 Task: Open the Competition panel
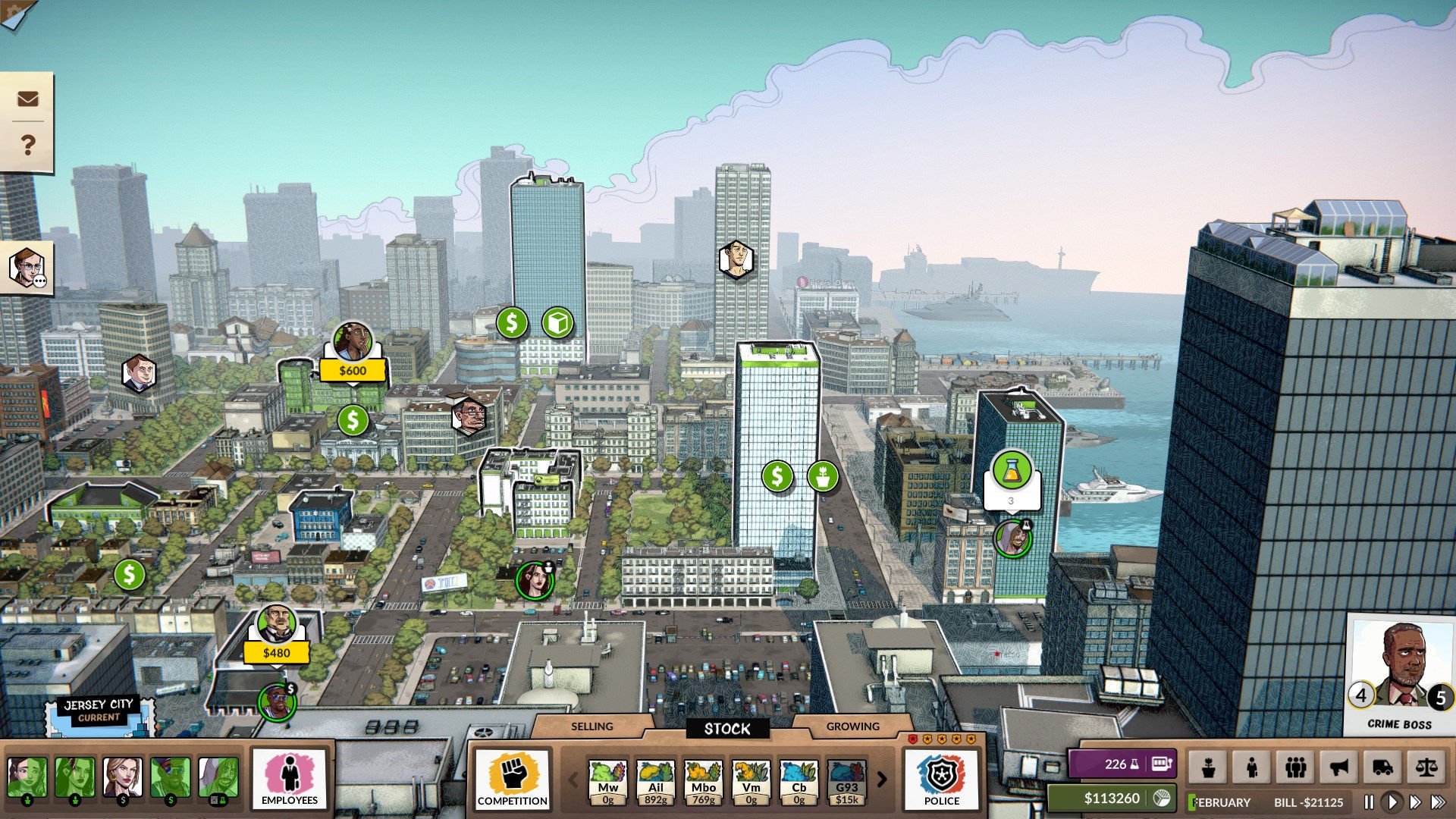(x=513, y=779)
